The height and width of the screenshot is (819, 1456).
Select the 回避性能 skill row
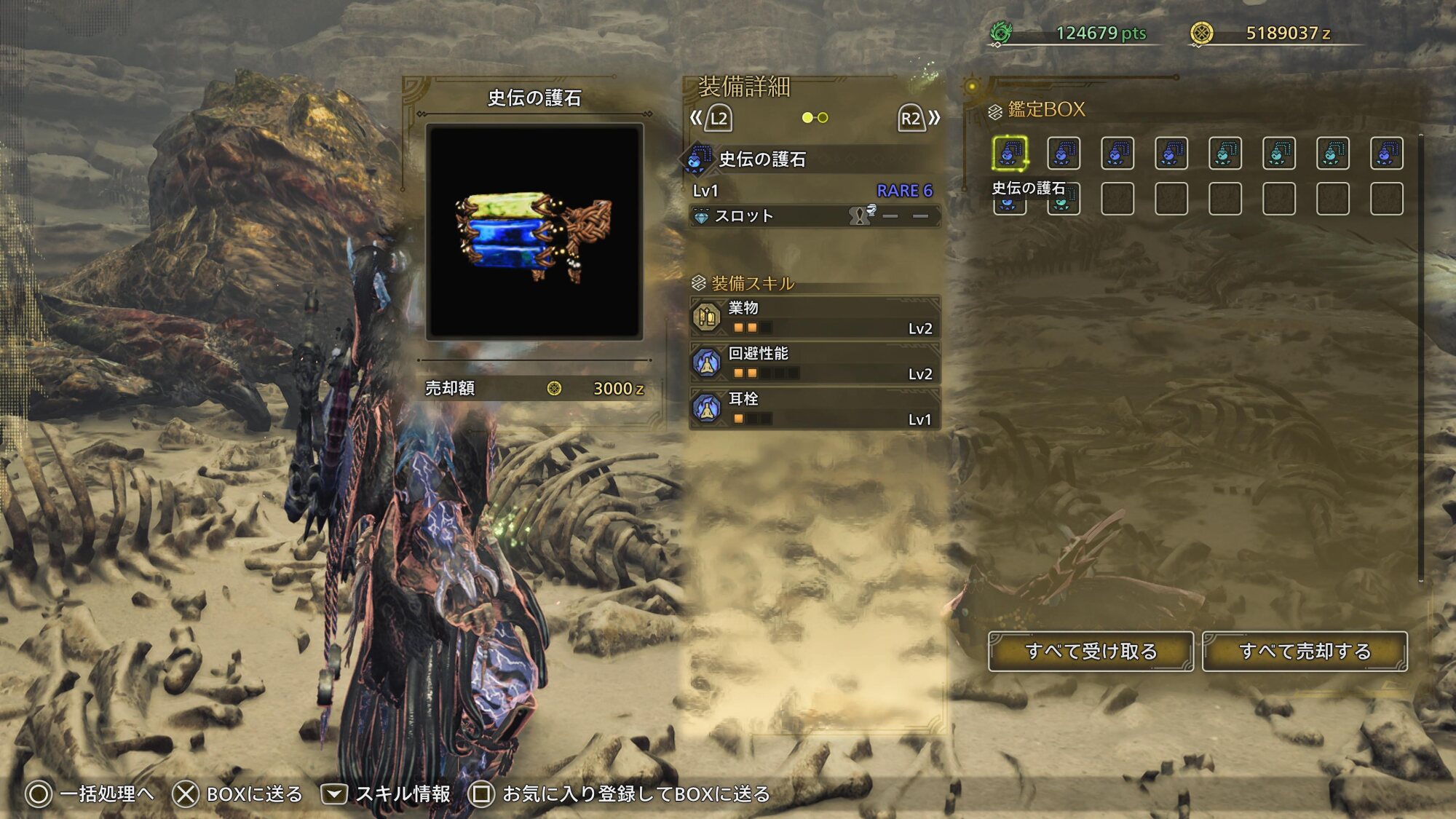pos(815,363)
